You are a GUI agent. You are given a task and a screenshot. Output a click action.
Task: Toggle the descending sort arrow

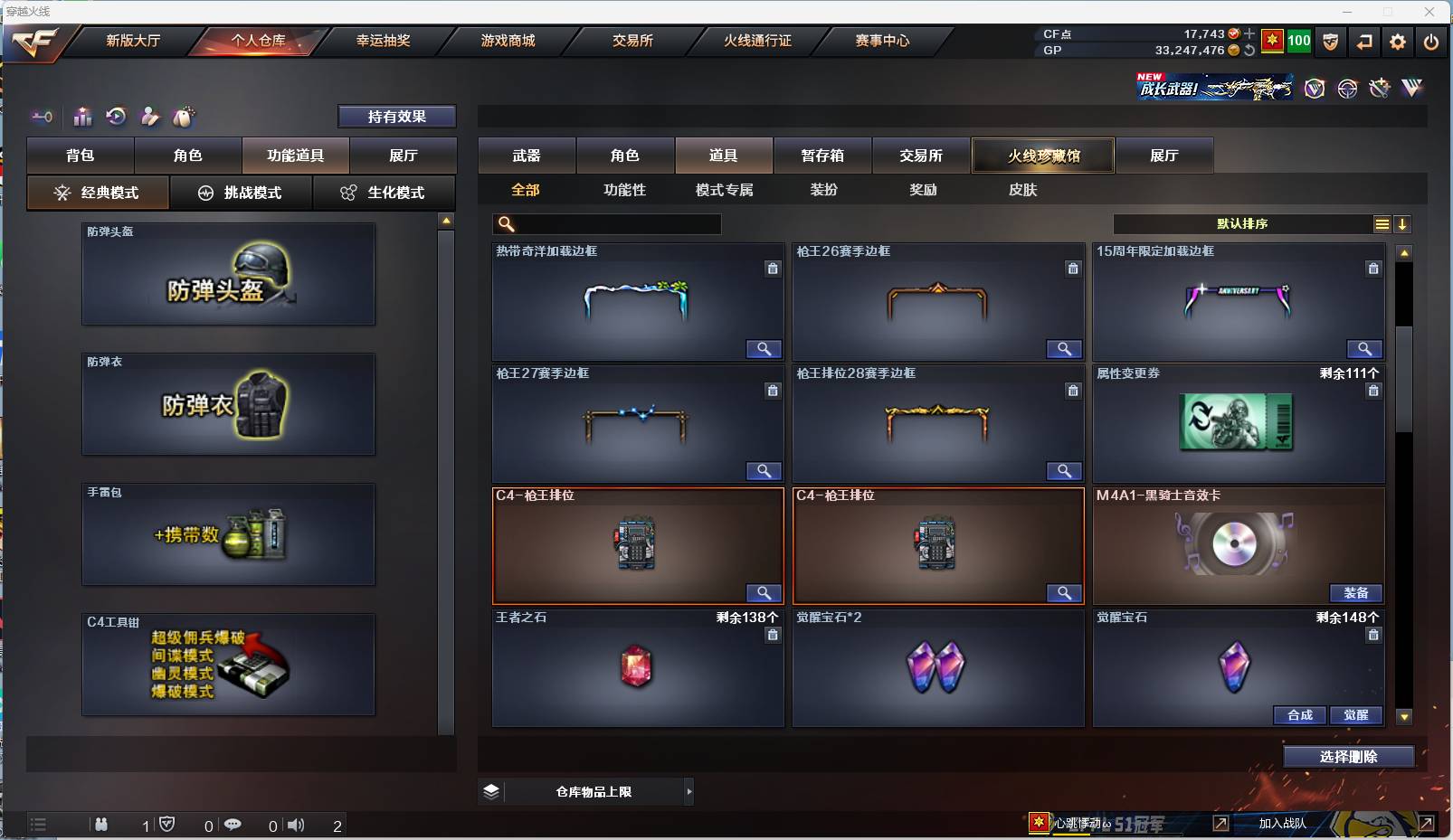pyautogui.click(x=1402, y=223)
